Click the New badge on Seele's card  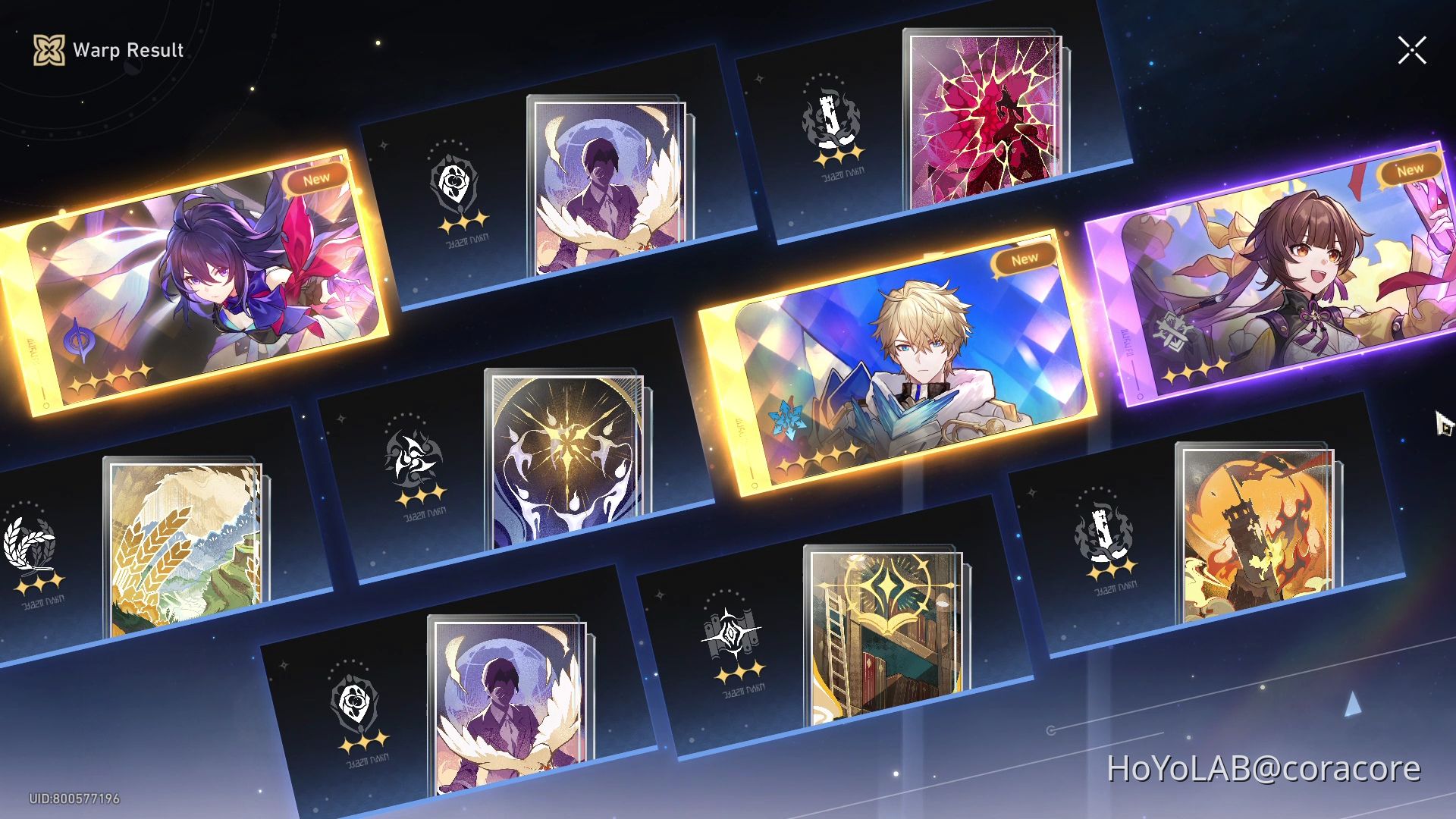[316, 177]
